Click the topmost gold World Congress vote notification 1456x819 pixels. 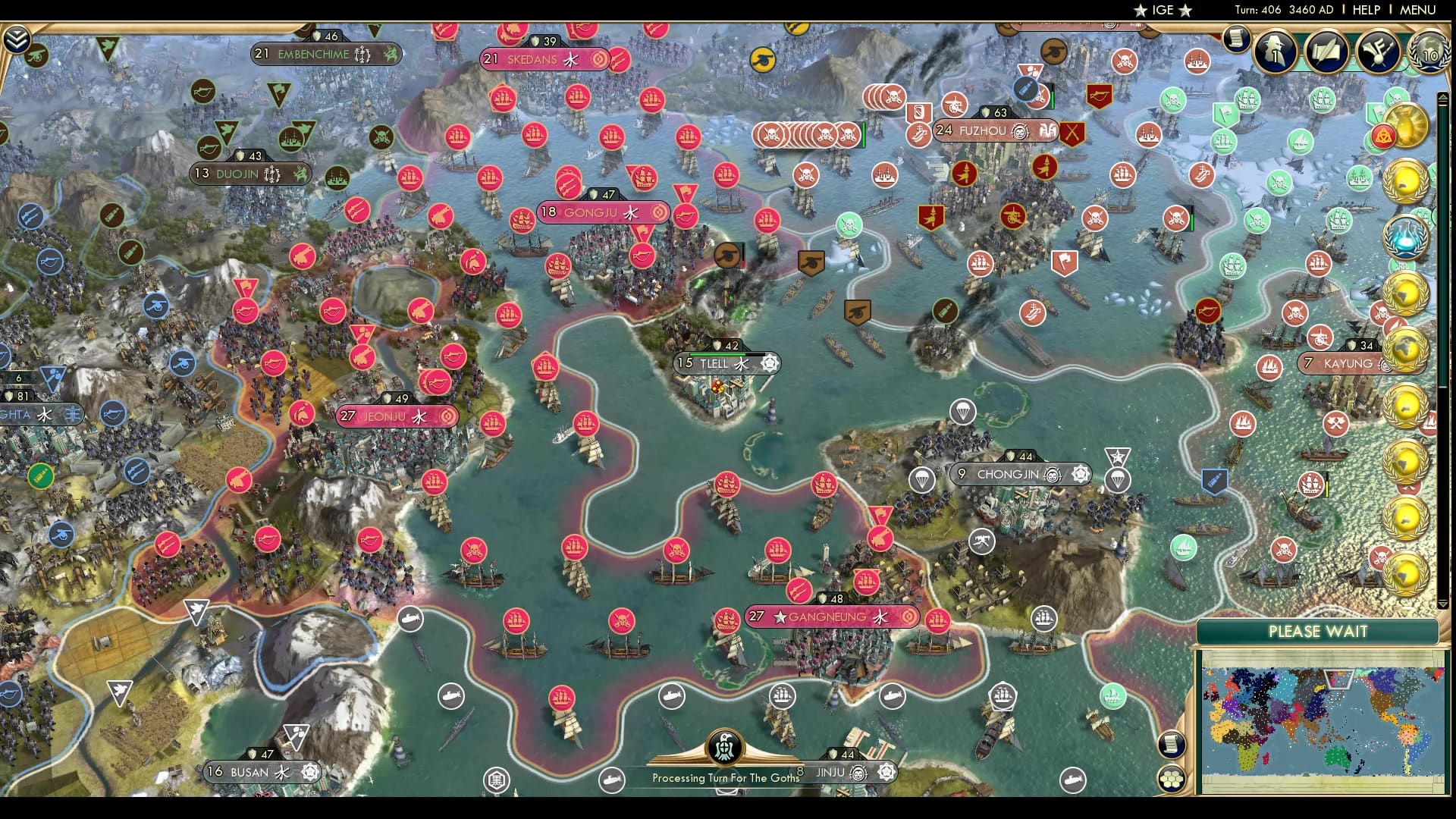click(x=1407, y=181)
